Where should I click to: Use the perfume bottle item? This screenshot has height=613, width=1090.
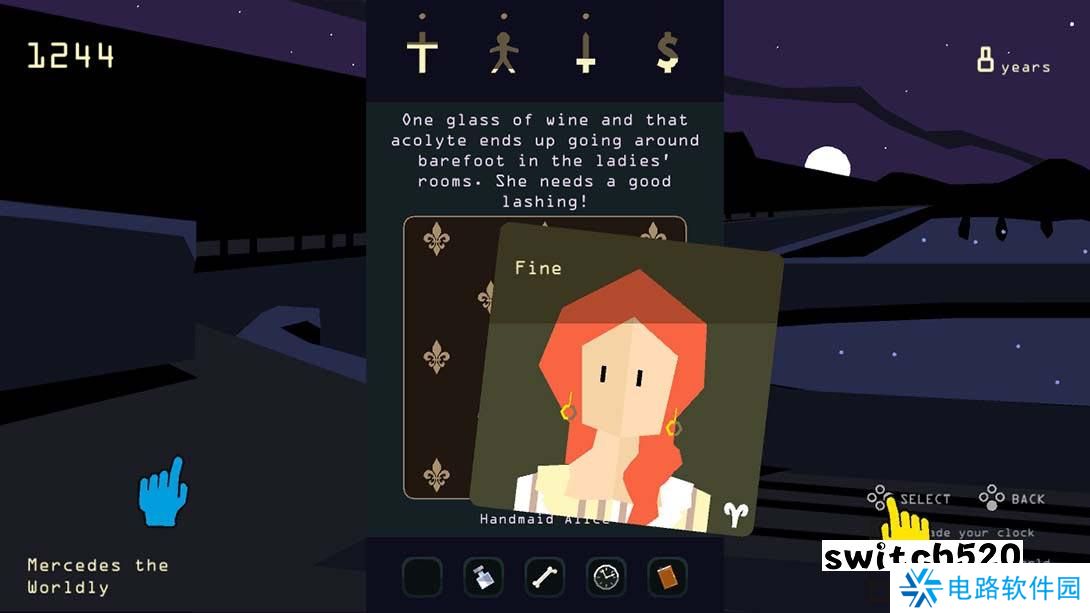click(x=483, y=577)
